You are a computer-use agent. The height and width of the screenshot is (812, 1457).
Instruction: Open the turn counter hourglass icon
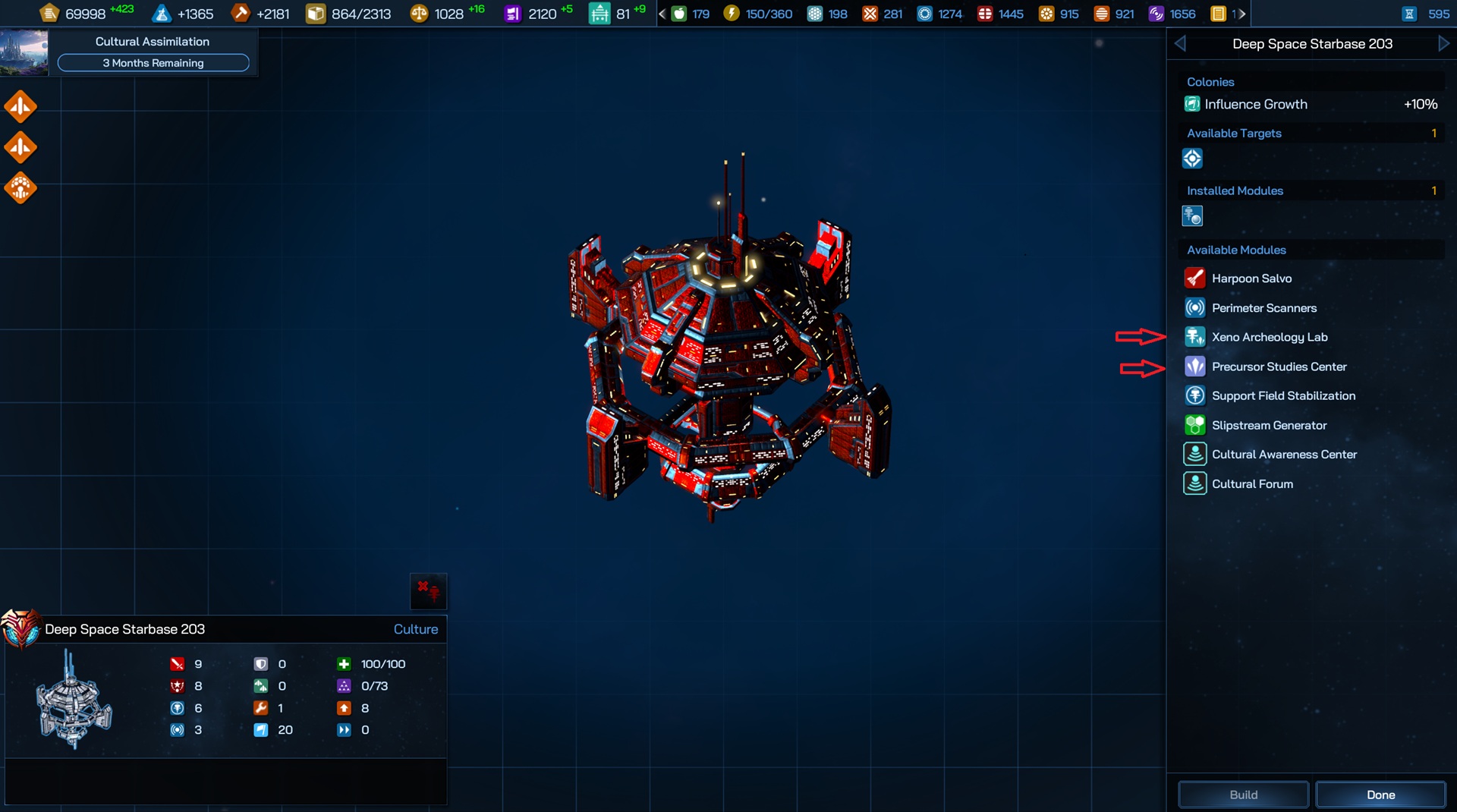coord(1409,14)
